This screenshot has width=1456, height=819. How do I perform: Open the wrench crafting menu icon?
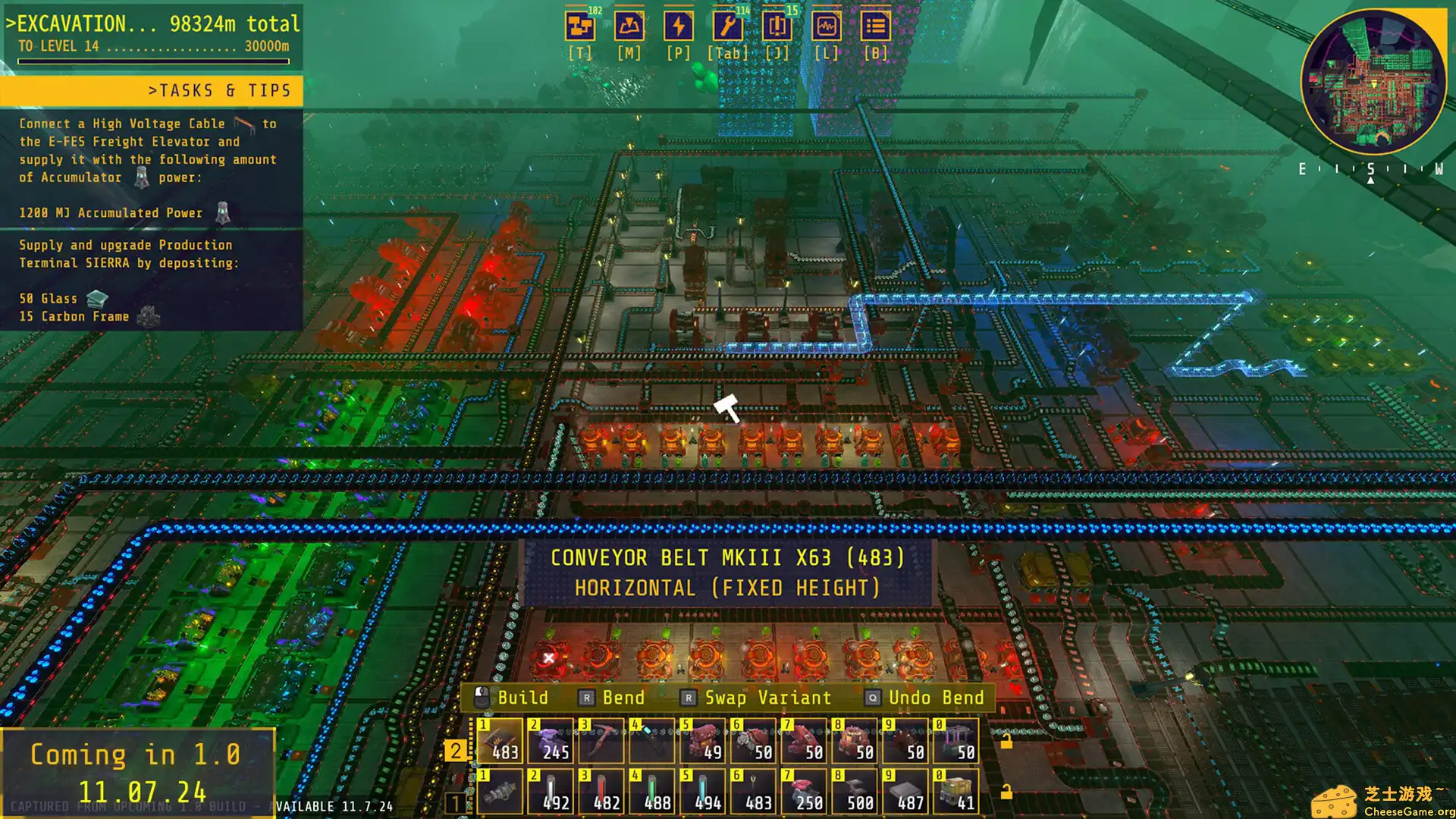[x=727, y=27]
